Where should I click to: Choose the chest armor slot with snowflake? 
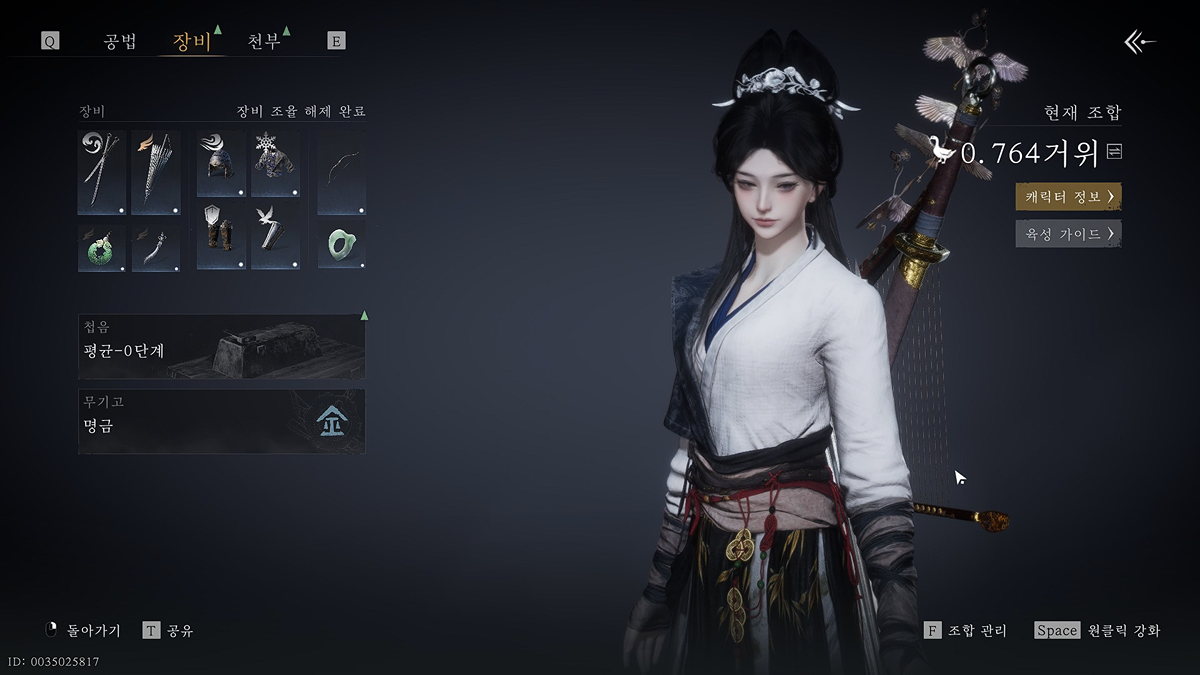pyautogui.click(x=275, y=163)
